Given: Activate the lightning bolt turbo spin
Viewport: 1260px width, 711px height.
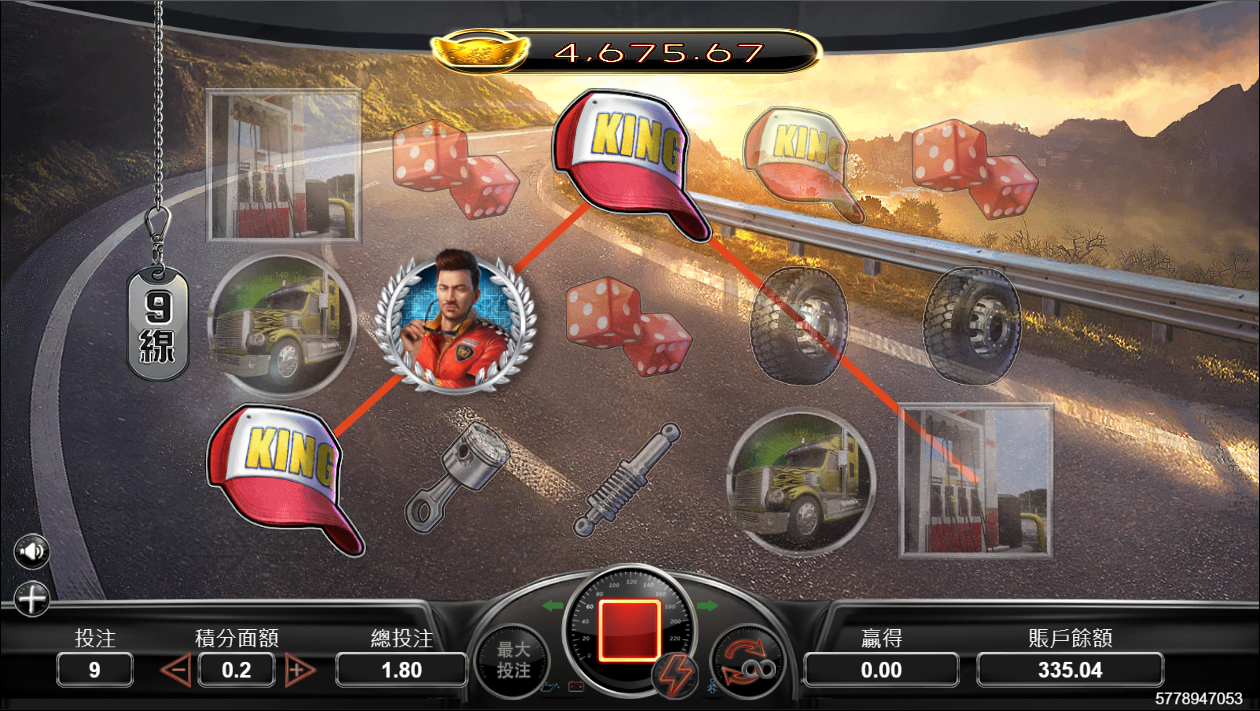Looking at the screenshot, I should tap(674, 678).
